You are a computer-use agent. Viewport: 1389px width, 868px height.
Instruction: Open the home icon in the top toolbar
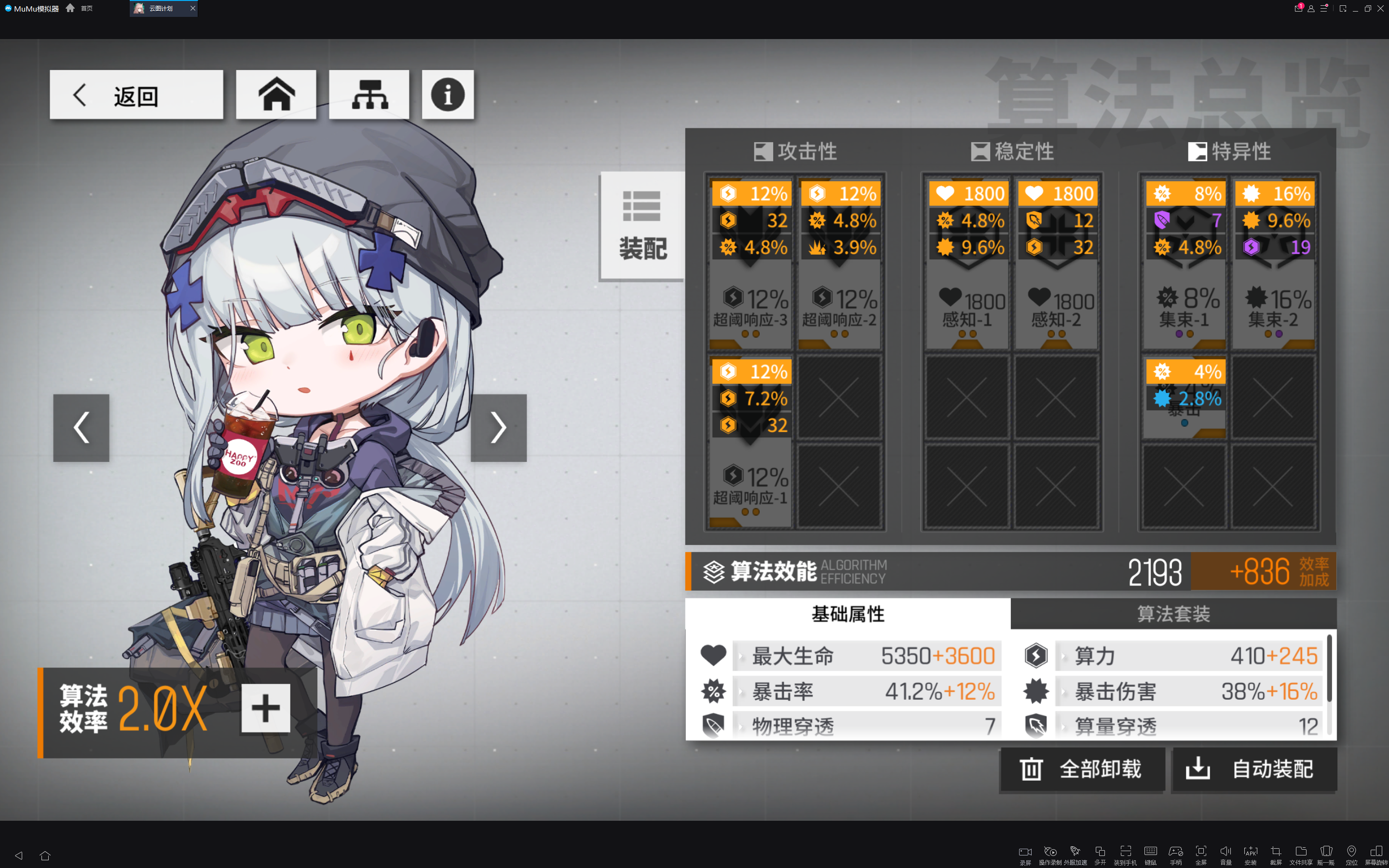tap(276, 94)
